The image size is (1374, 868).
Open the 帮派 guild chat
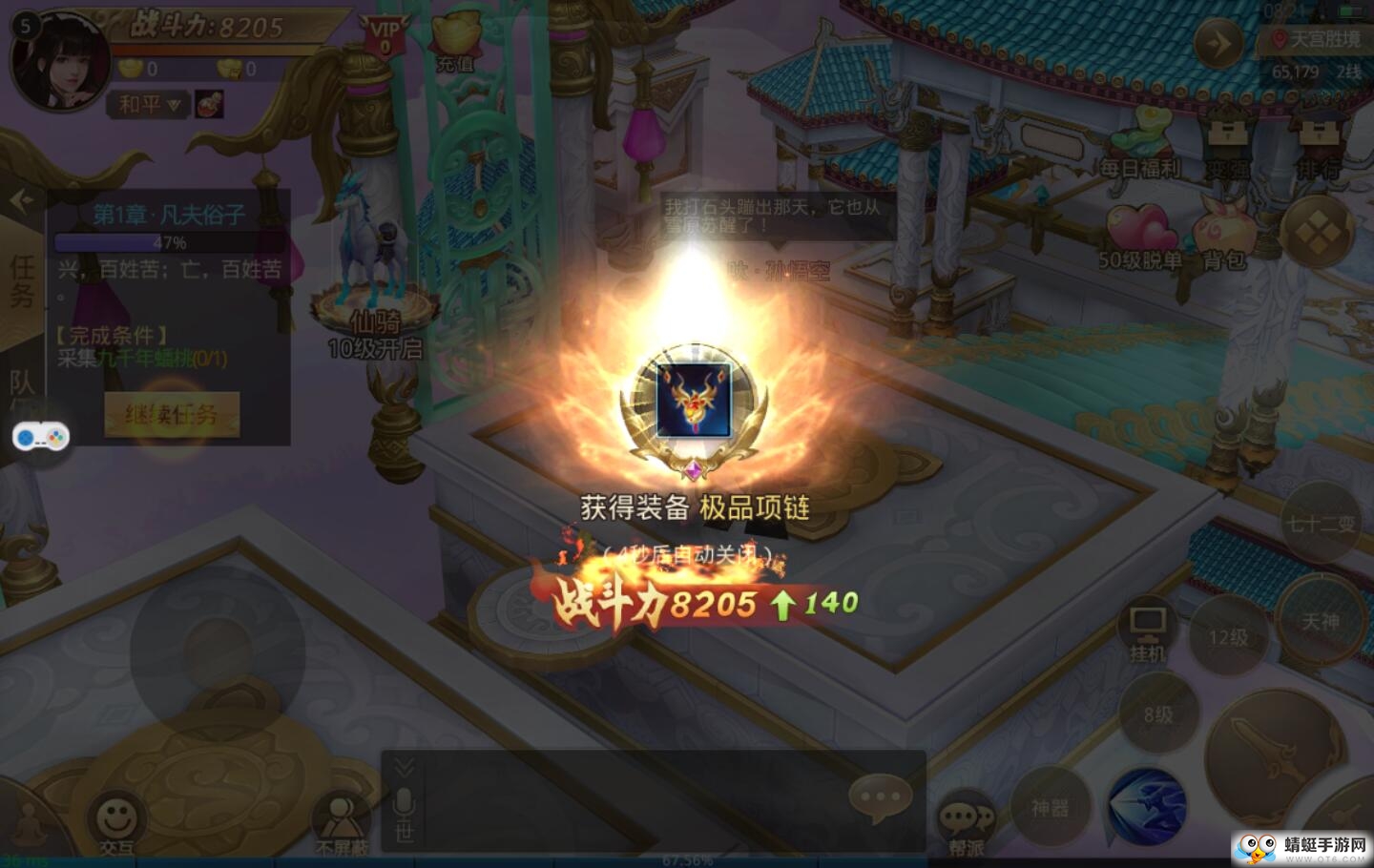click(x=966, y=824)
